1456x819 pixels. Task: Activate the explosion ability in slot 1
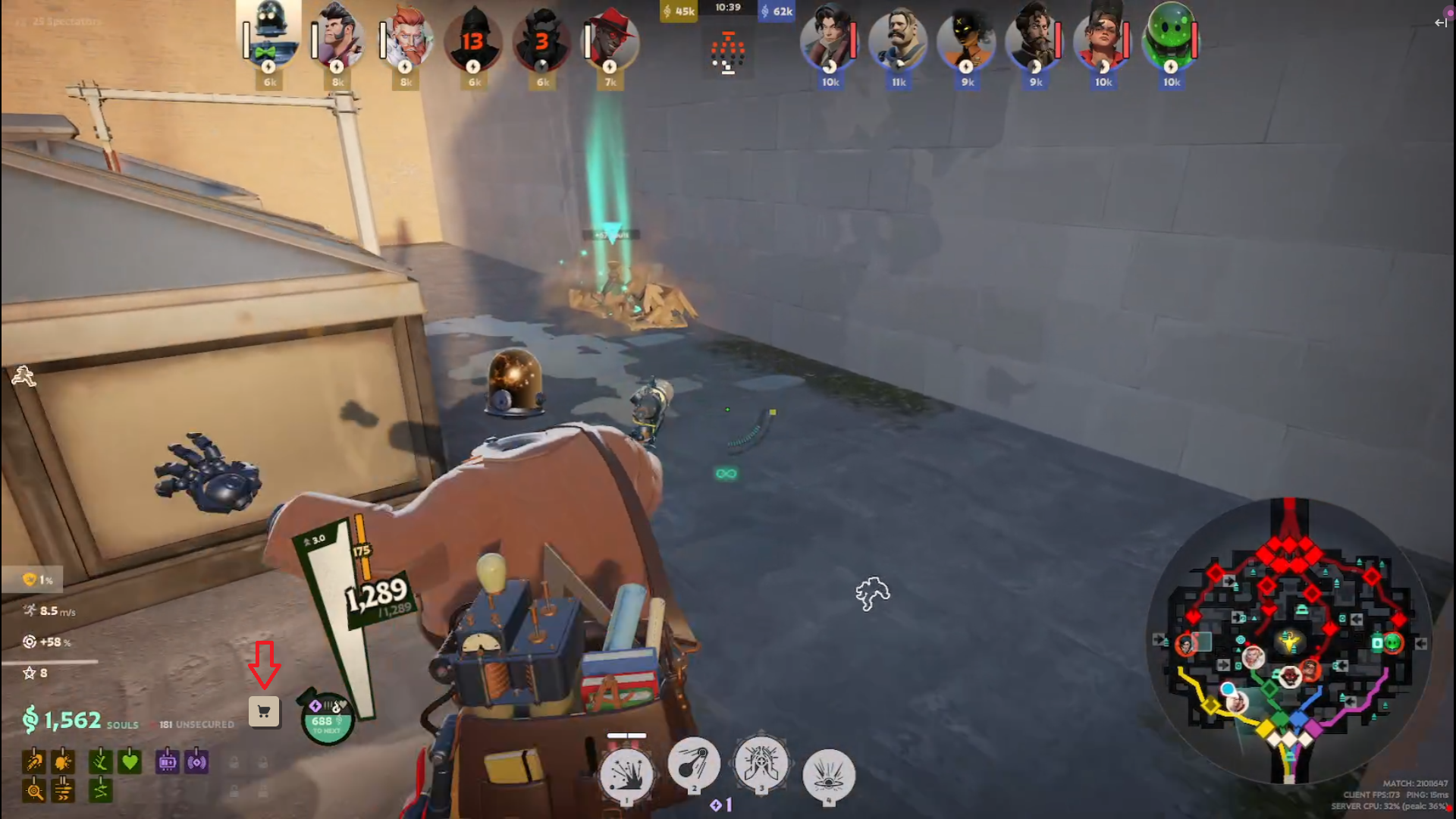[x=626, y=774]
